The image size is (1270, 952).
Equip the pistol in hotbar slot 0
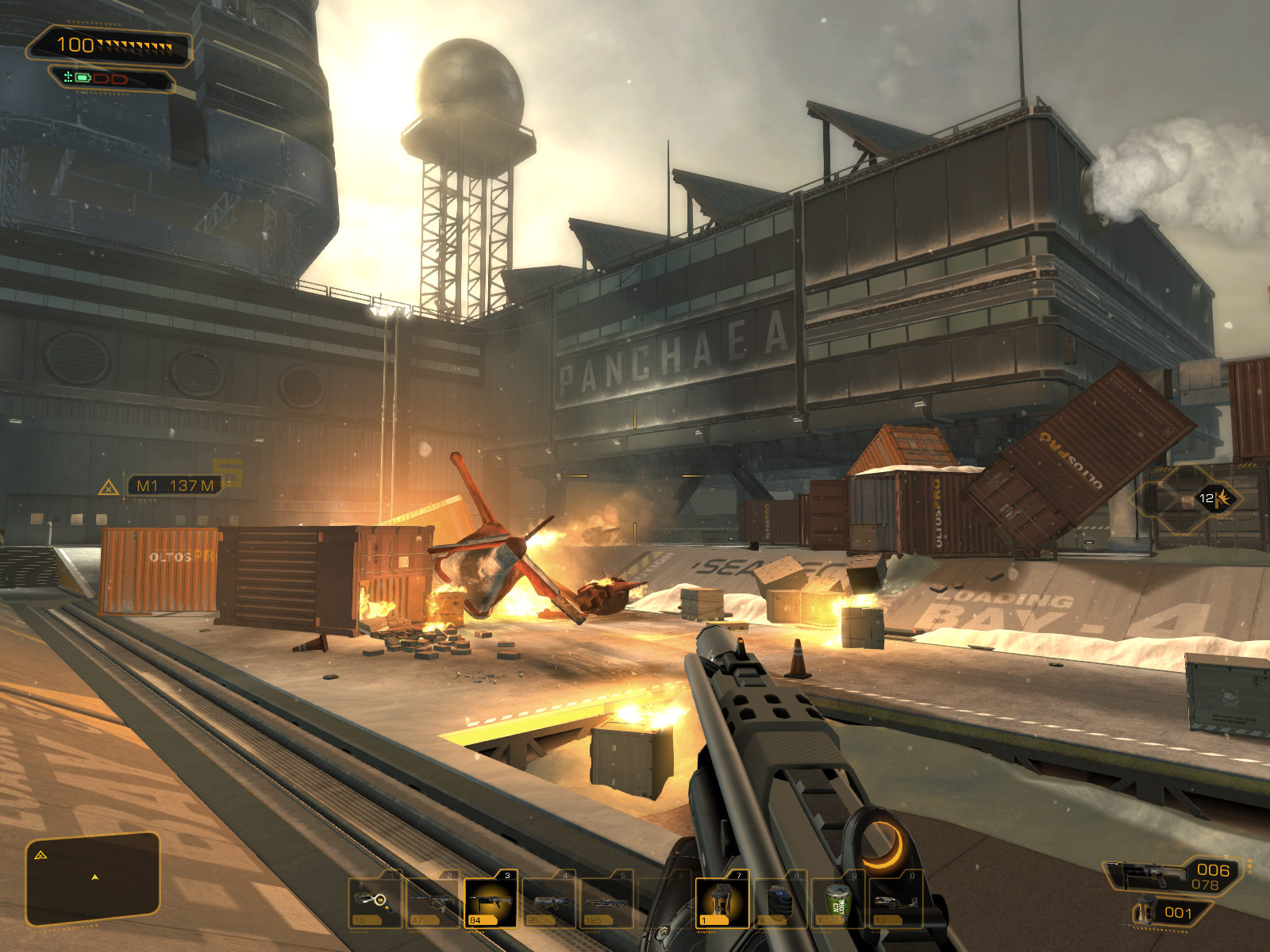(895, 900)
